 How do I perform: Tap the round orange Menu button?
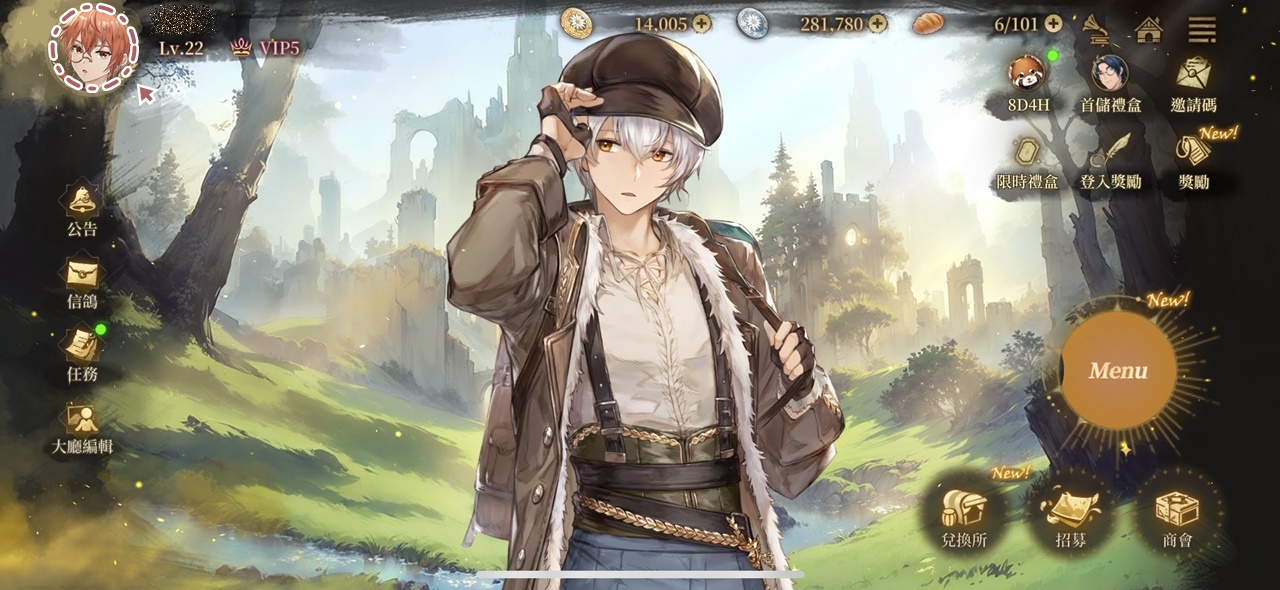[x=1117, y=371]
